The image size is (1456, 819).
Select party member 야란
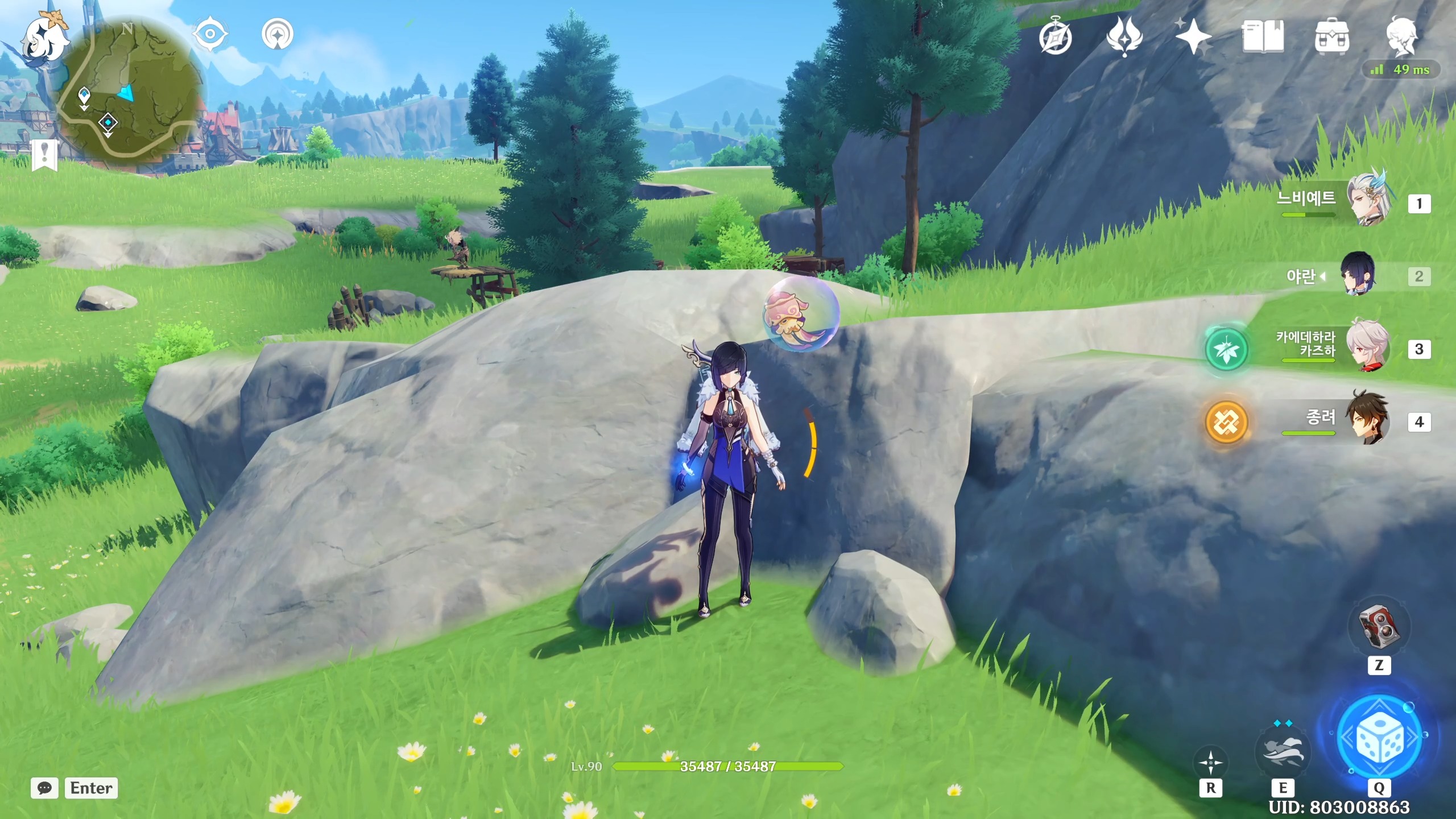(1358, 275)
